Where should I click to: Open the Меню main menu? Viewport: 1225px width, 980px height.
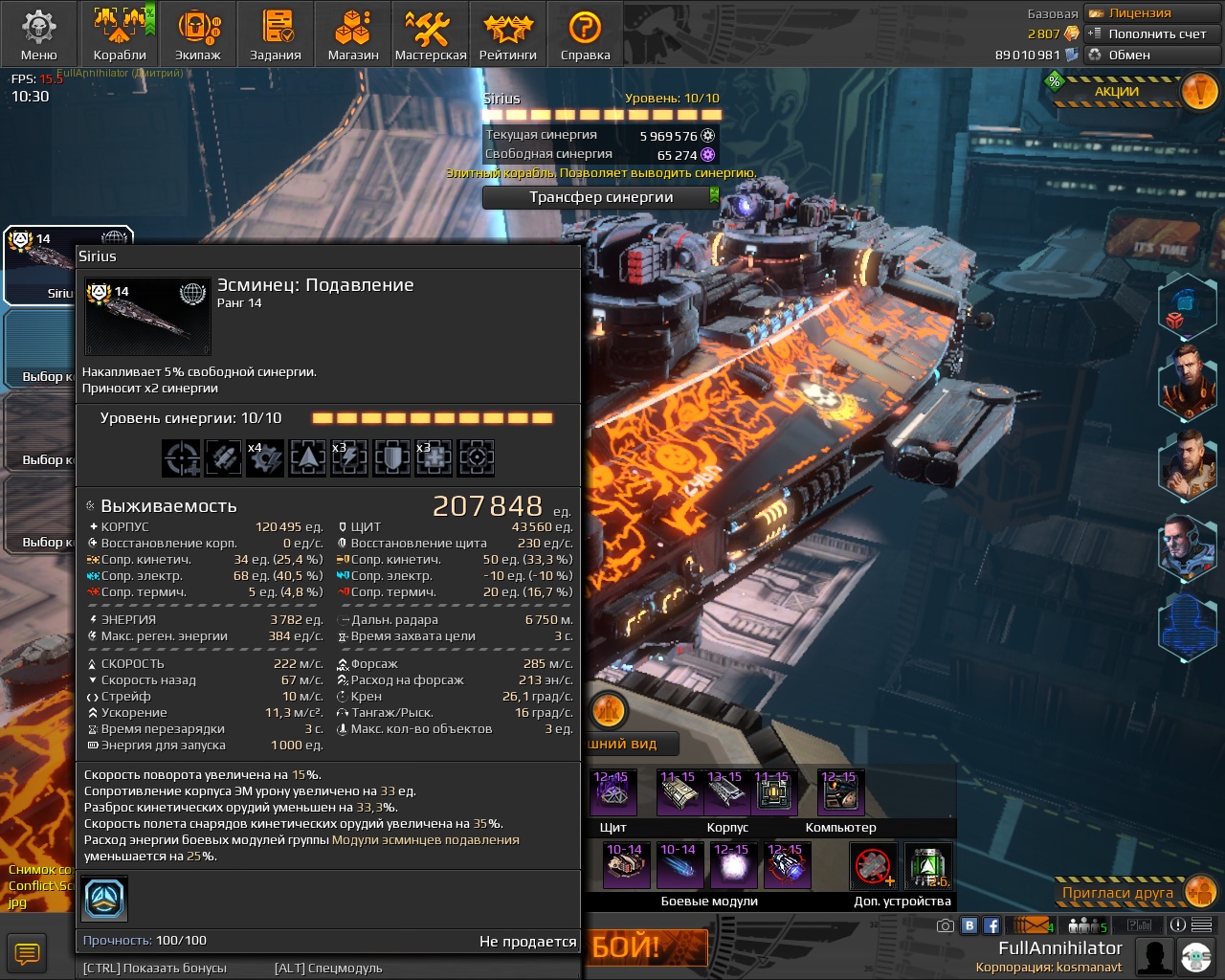tap(38, 33)
